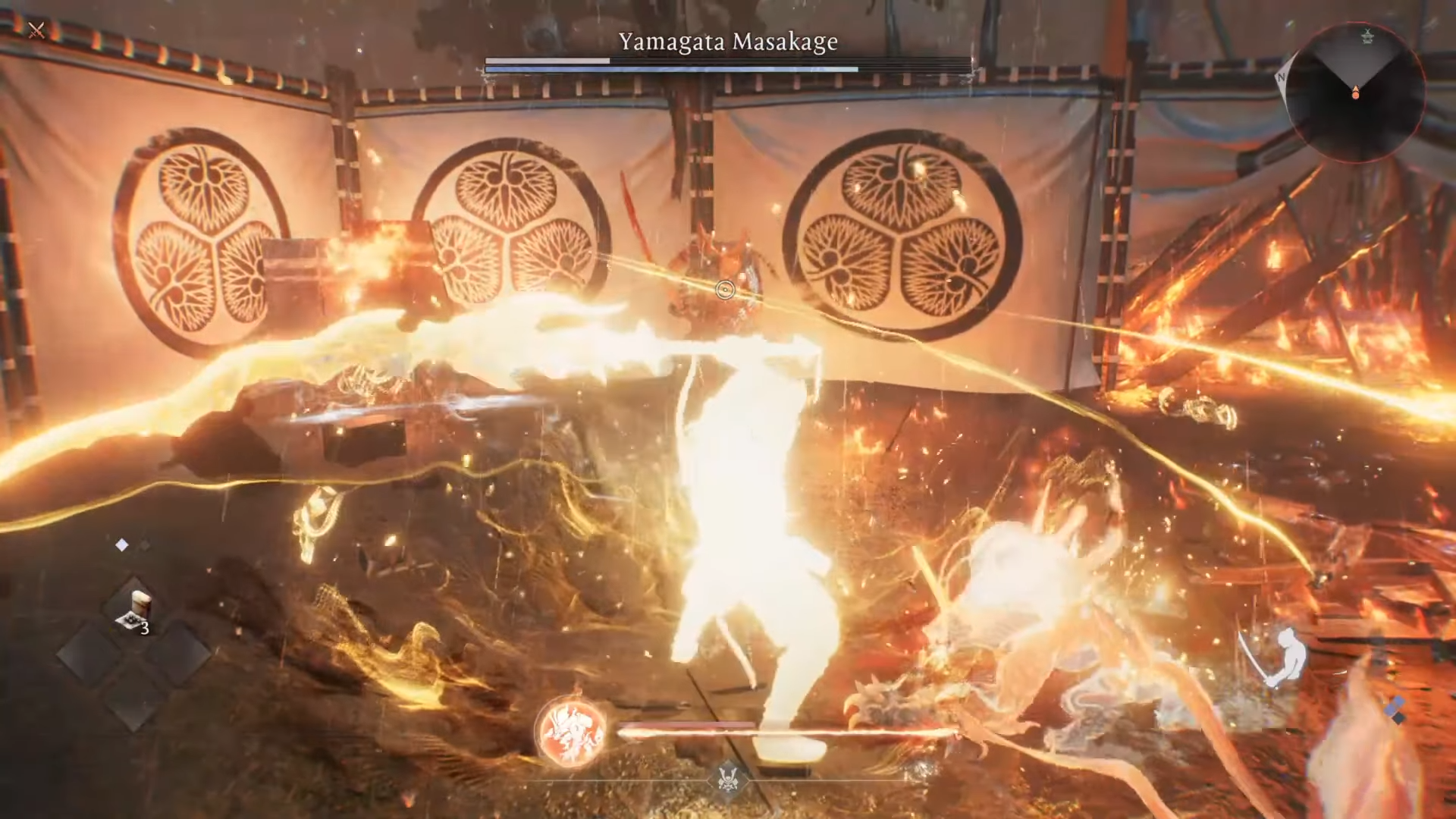
Task: Click the lock-on reticle on the boss
Action: click(x=725, y=290)
